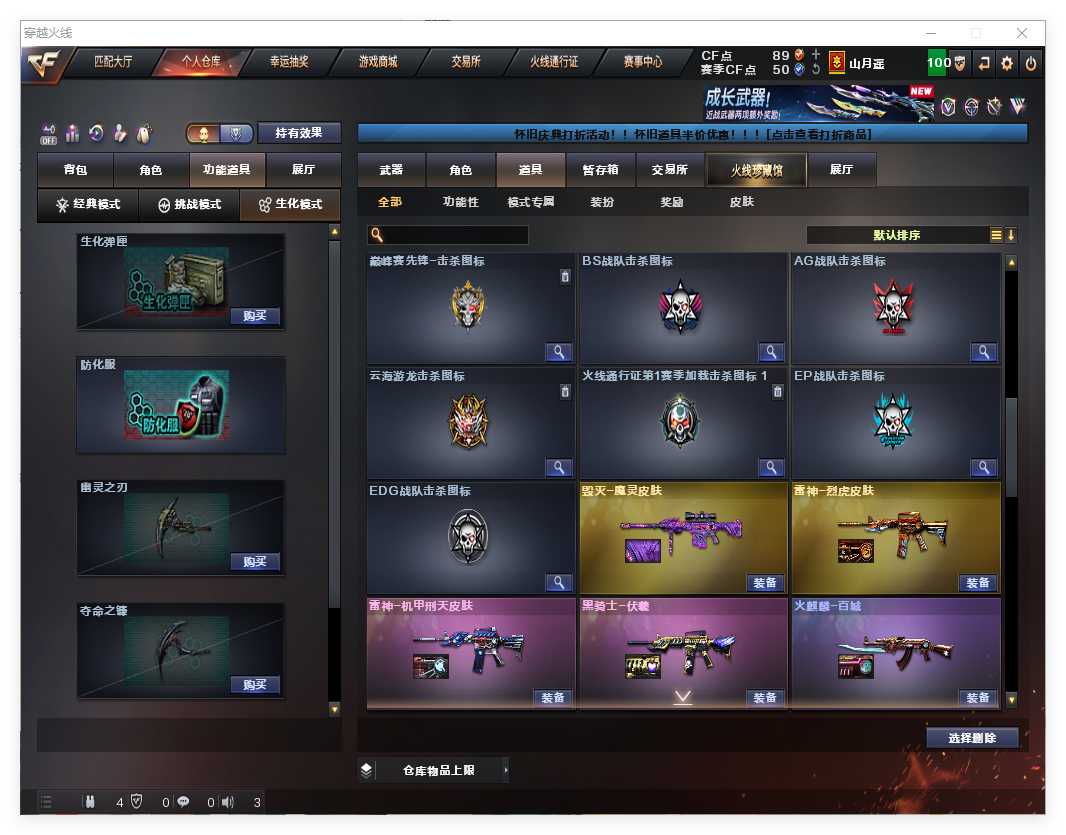Inspect the EDG战队击杀图标 with magnifier
The width and height of the screenshot is (1066, 835).
point(558,582)
